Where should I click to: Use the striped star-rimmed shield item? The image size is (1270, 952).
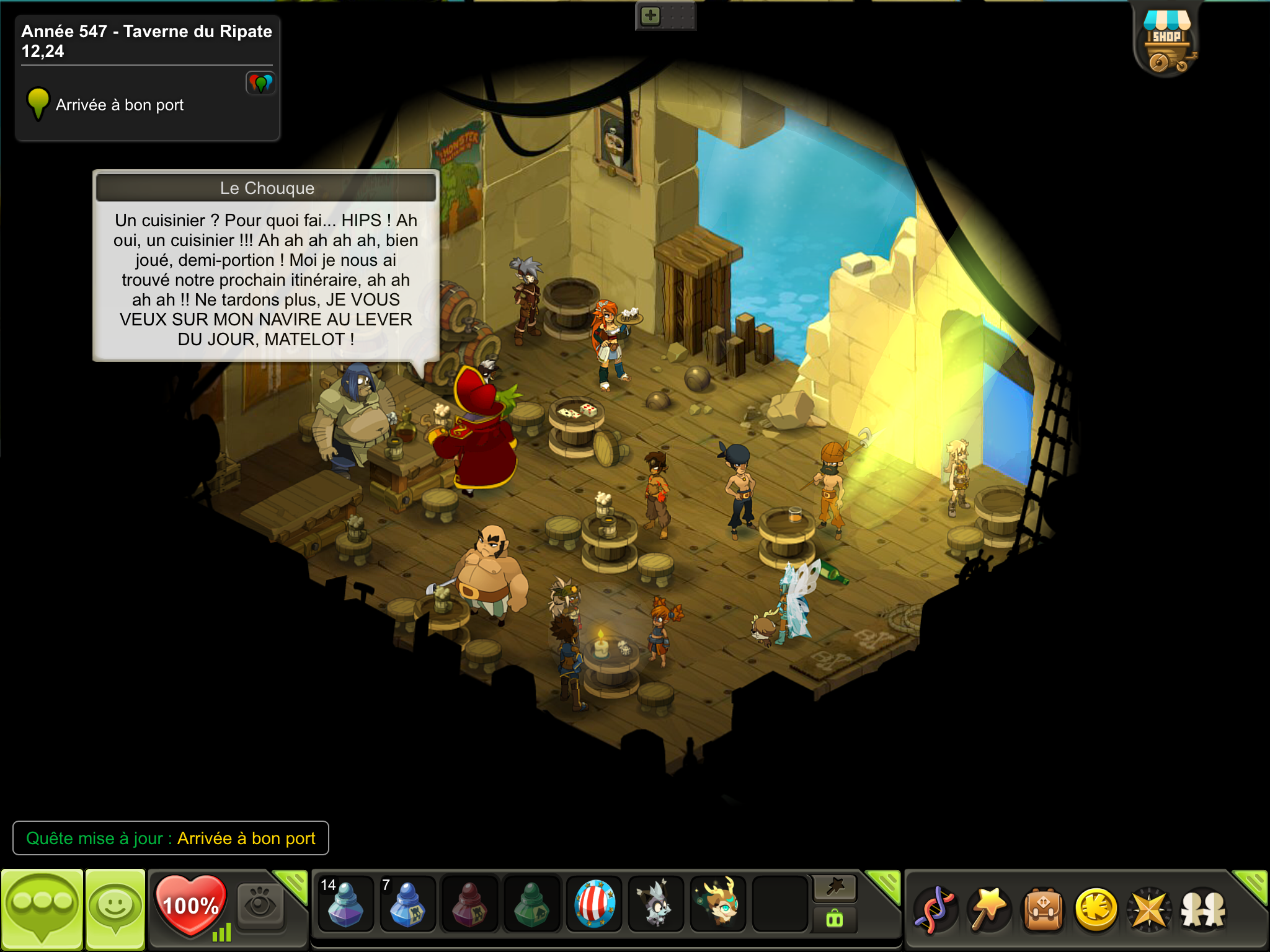[x=594, y=904]
